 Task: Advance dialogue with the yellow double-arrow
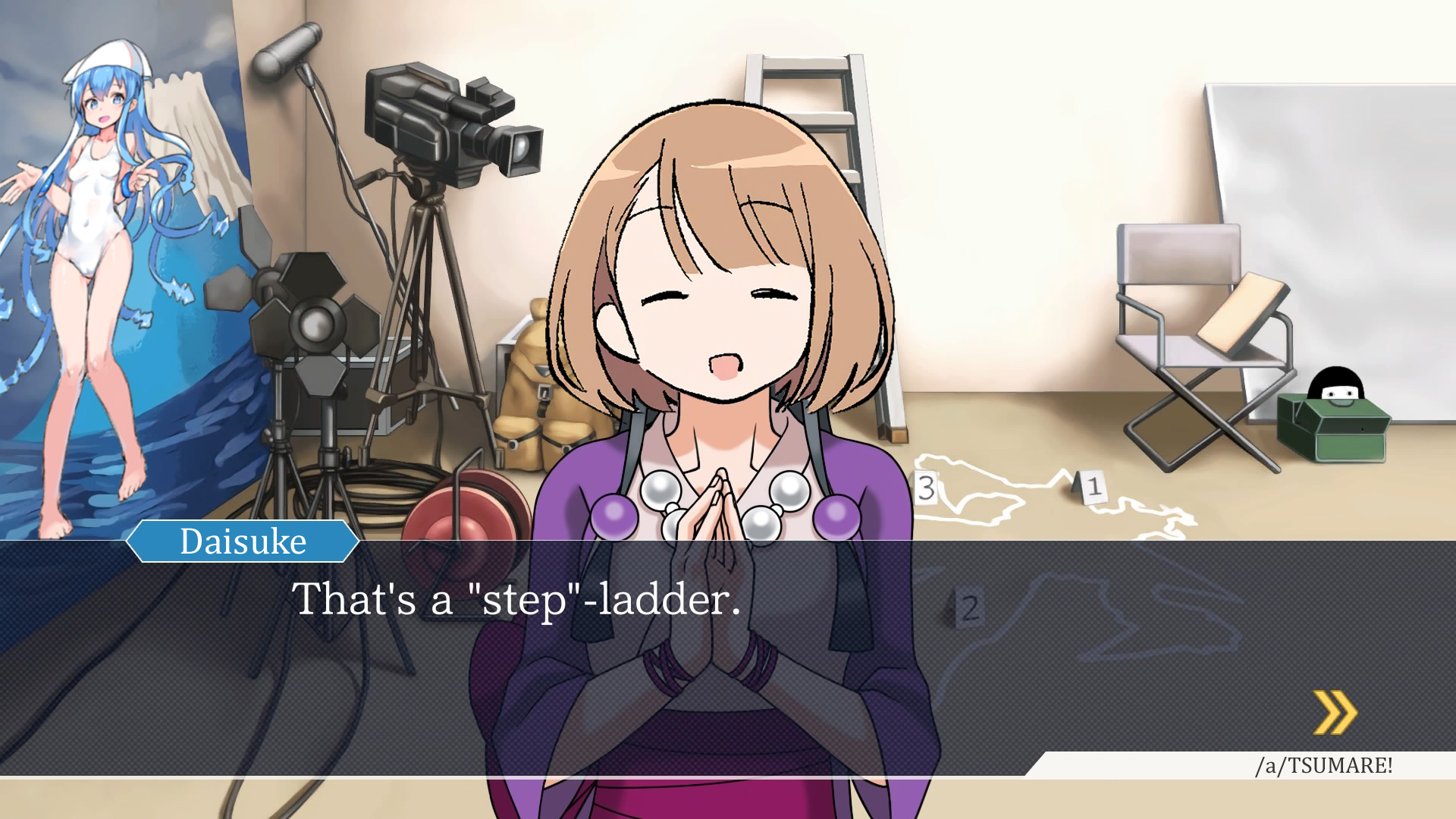(x=1335, y=713)
